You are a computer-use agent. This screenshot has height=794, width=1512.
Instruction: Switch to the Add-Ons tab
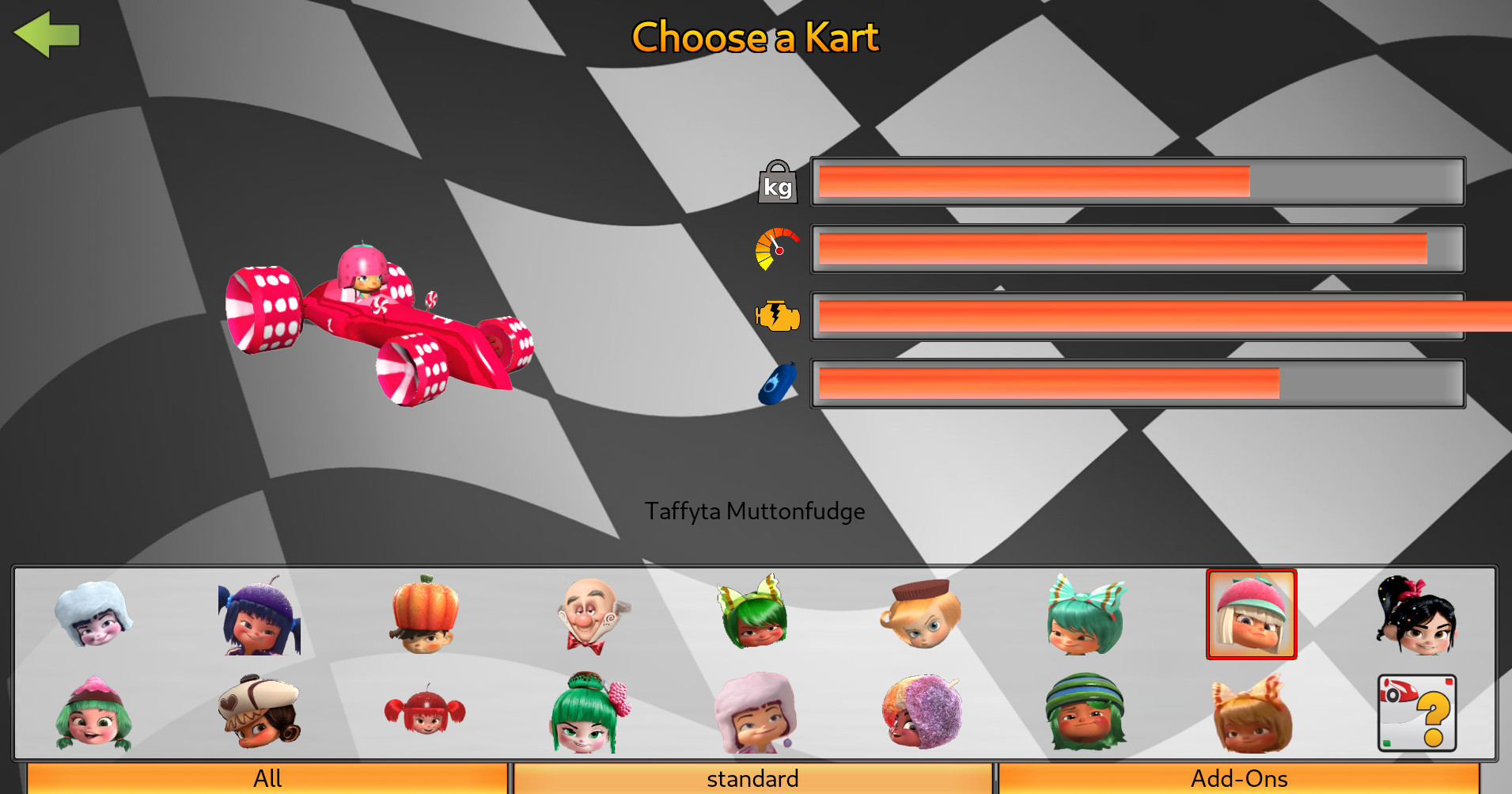(1237, 778)
